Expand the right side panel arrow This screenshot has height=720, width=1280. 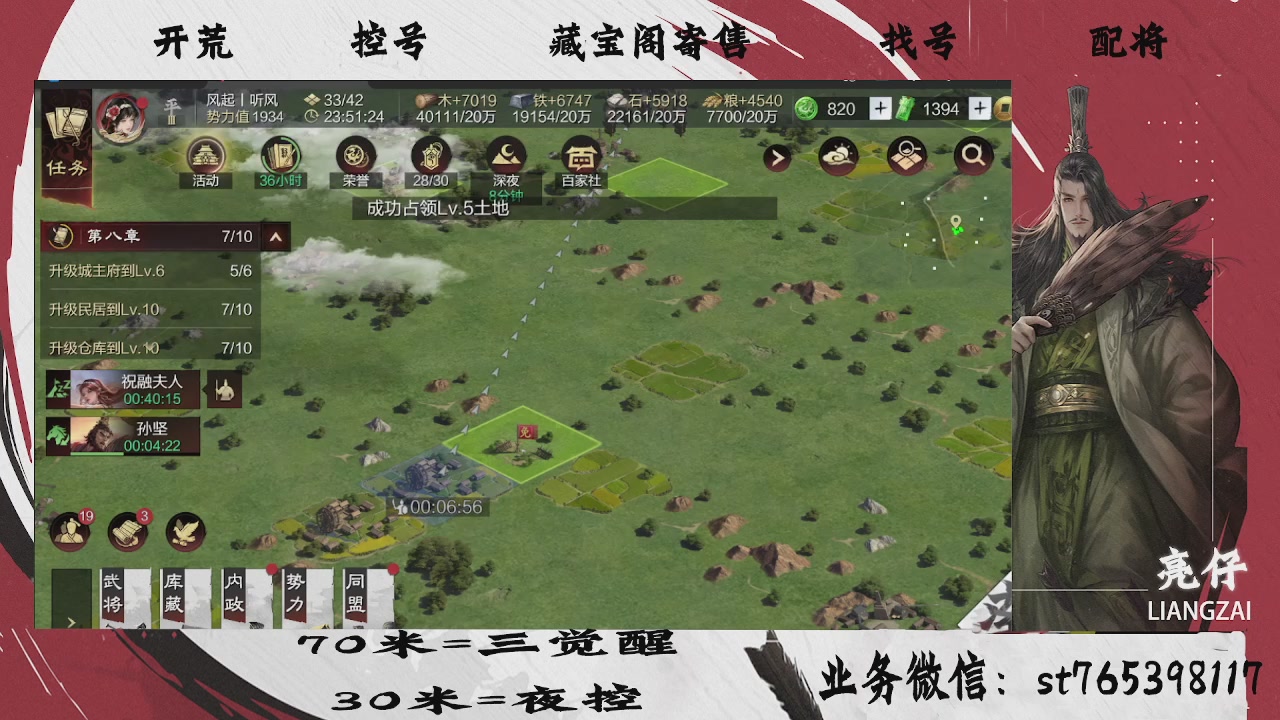point(775,158)
